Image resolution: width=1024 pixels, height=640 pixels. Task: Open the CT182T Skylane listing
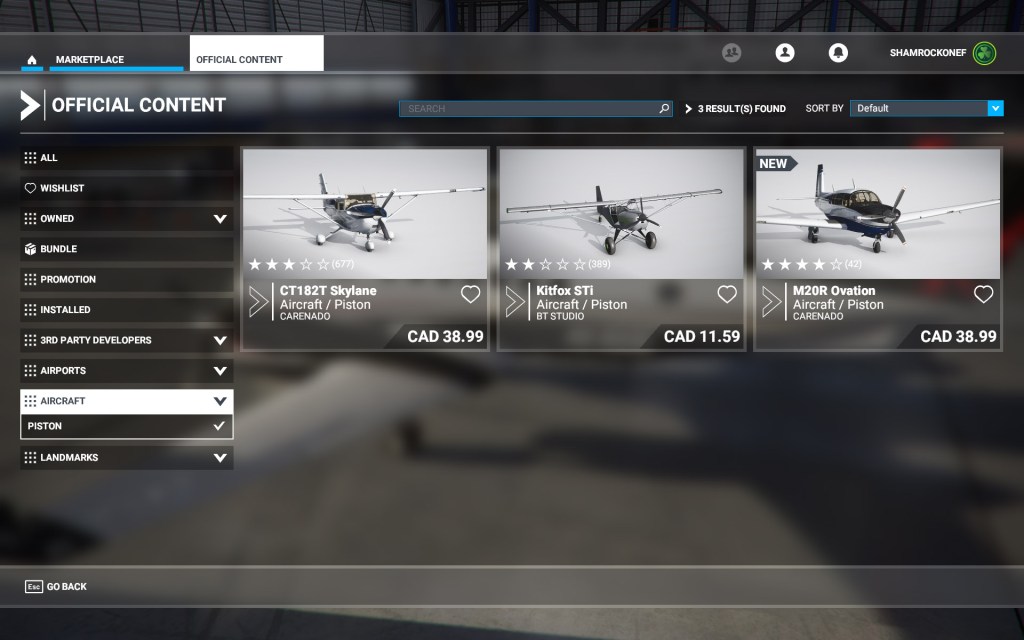click(365, 248)
